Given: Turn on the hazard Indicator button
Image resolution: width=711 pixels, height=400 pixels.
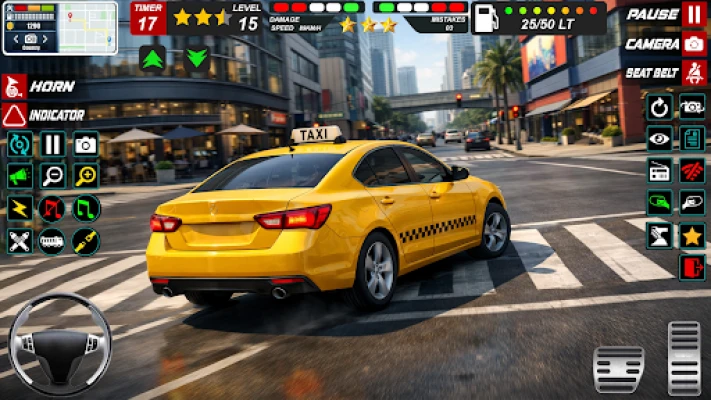Looking at the screenshot, I should click(15, 115).
